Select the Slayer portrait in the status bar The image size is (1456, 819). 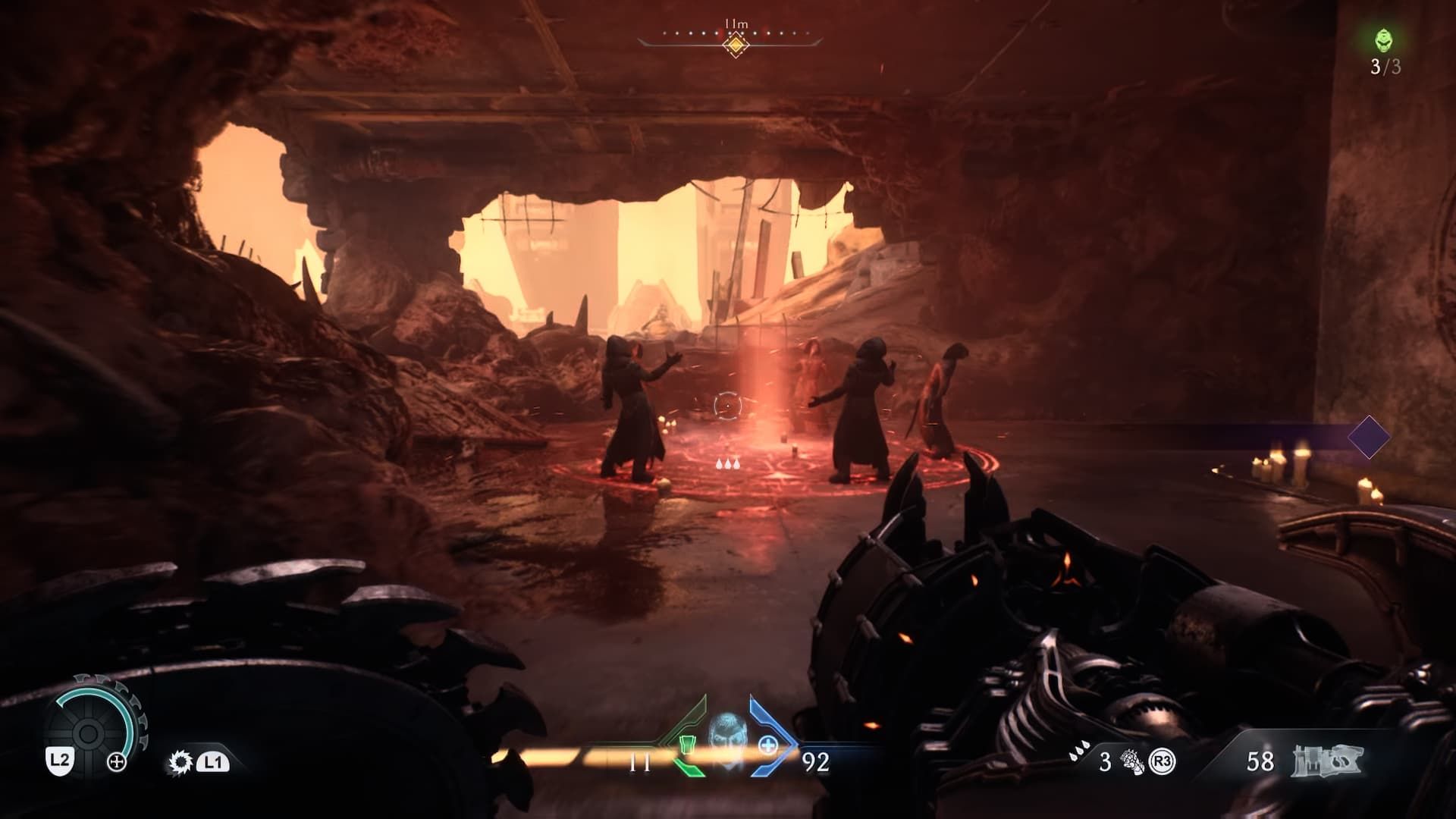tap(726, 738)
